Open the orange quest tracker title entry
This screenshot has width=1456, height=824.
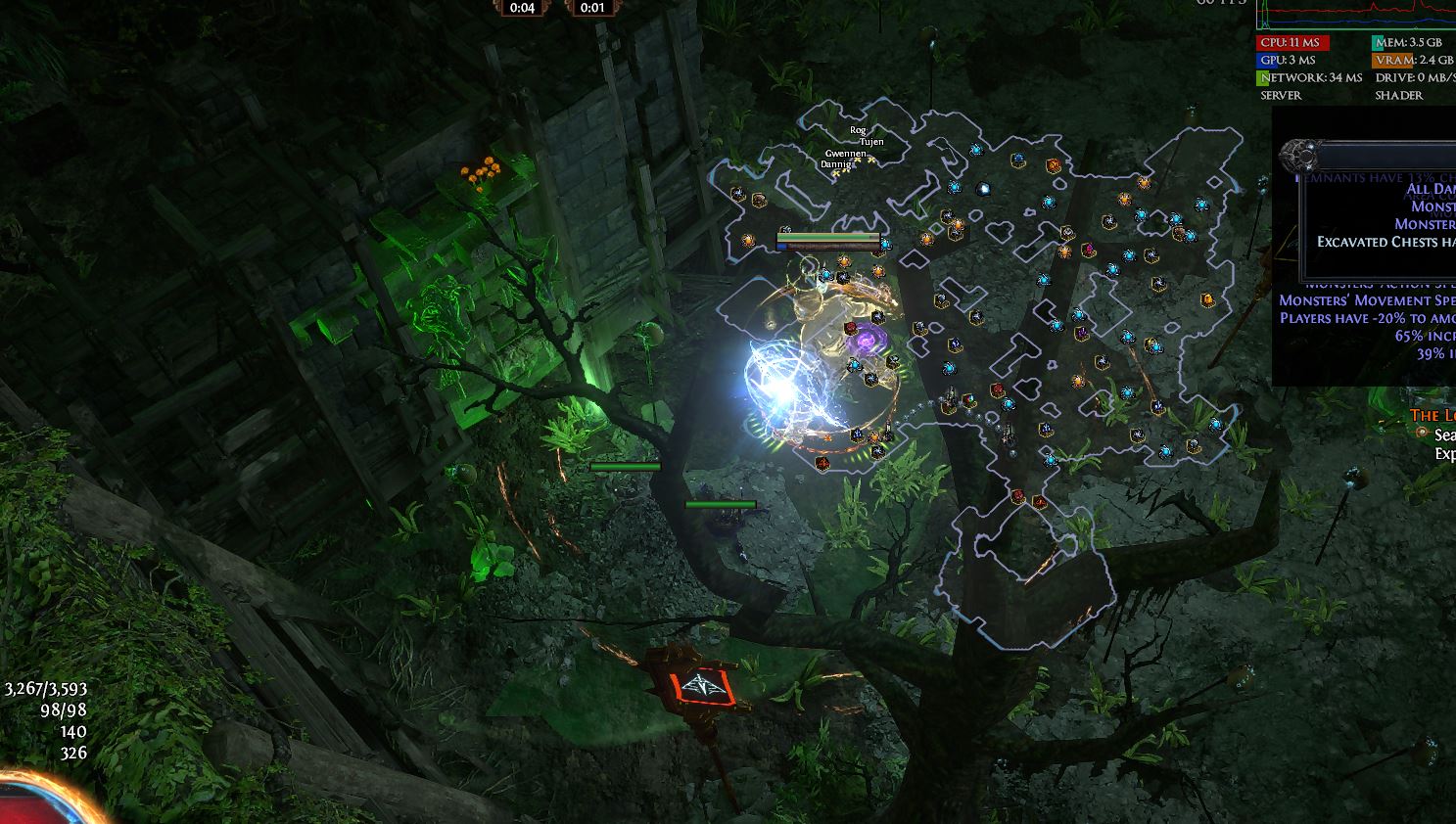pyautogui.click(x=1433, y=416)
